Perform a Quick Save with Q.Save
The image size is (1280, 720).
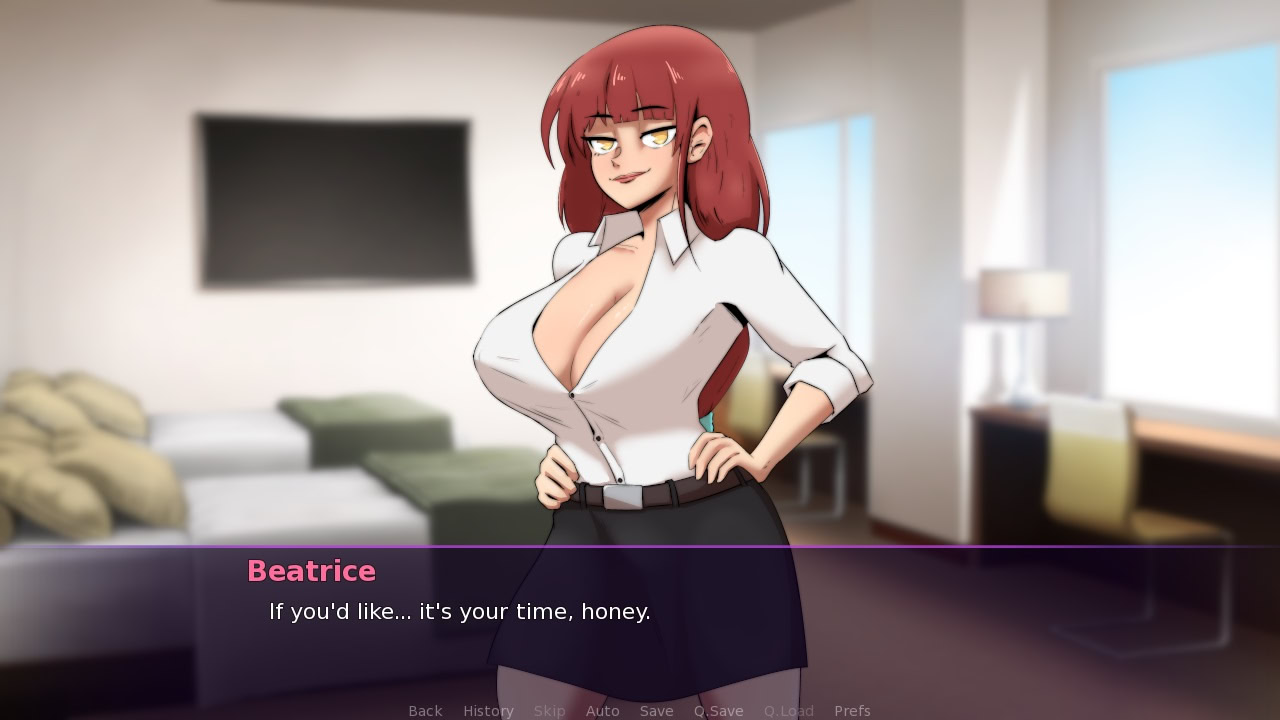click(x=718, y=710)
